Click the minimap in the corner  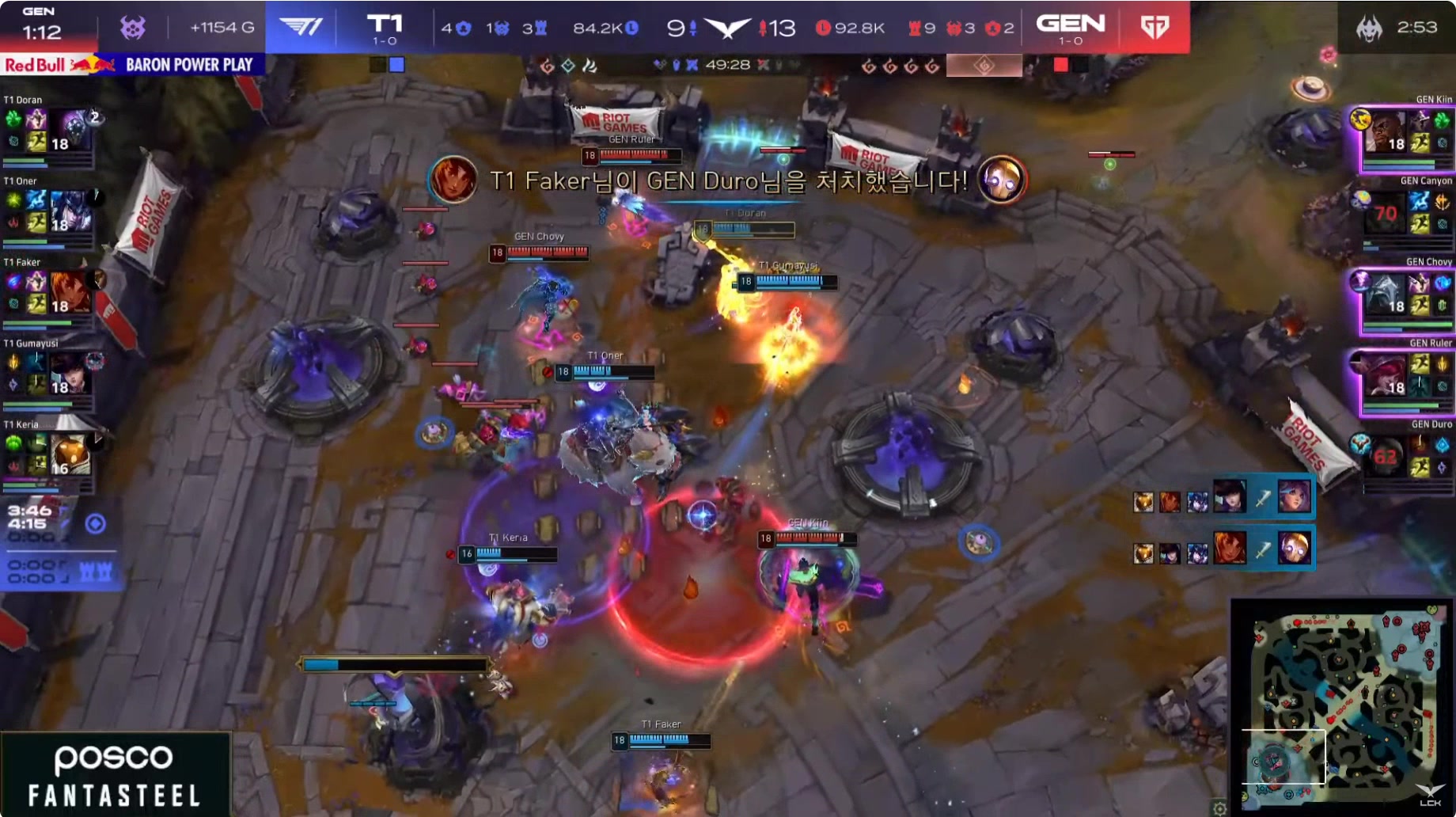1342,703
